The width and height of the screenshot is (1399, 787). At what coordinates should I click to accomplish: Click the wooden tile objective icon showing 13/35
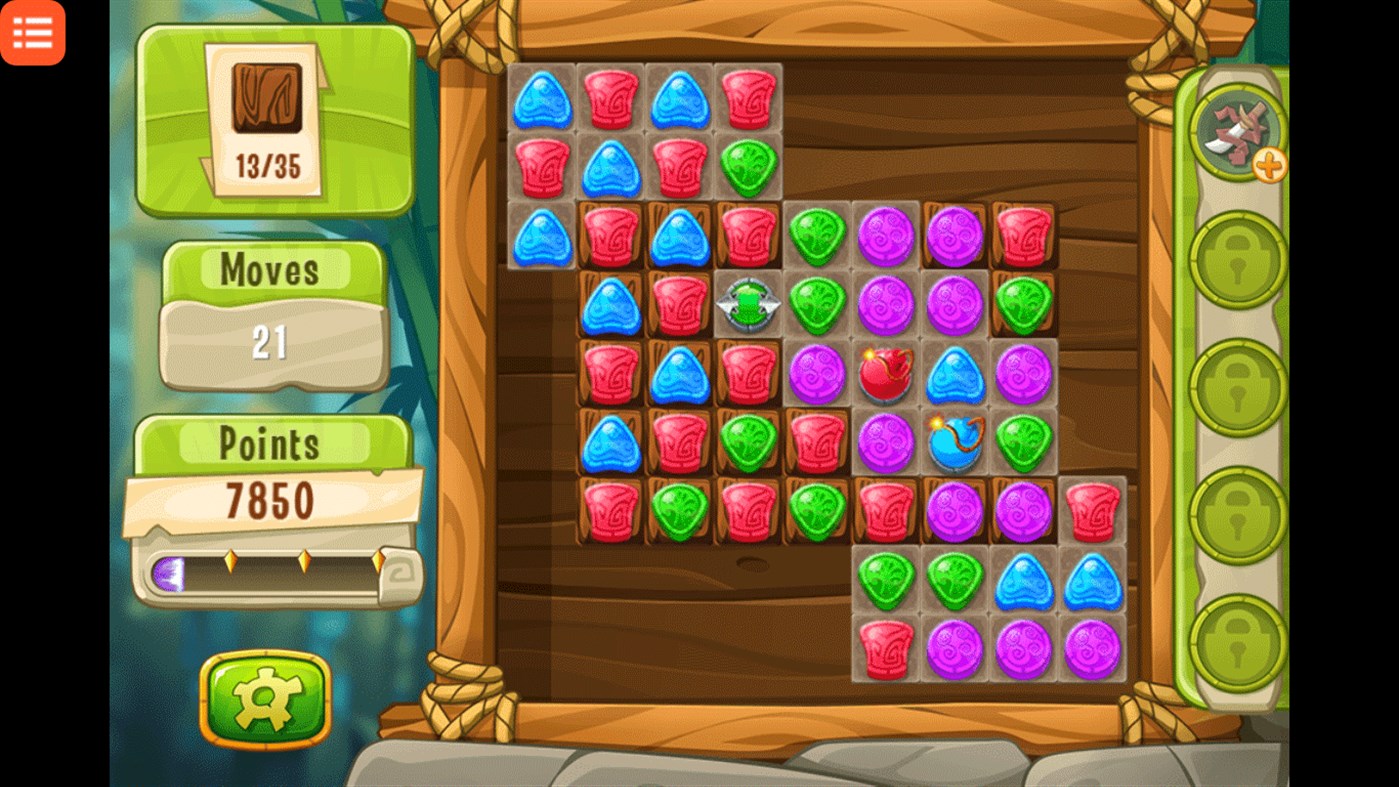pyautogui.click(x=270, y=110)
